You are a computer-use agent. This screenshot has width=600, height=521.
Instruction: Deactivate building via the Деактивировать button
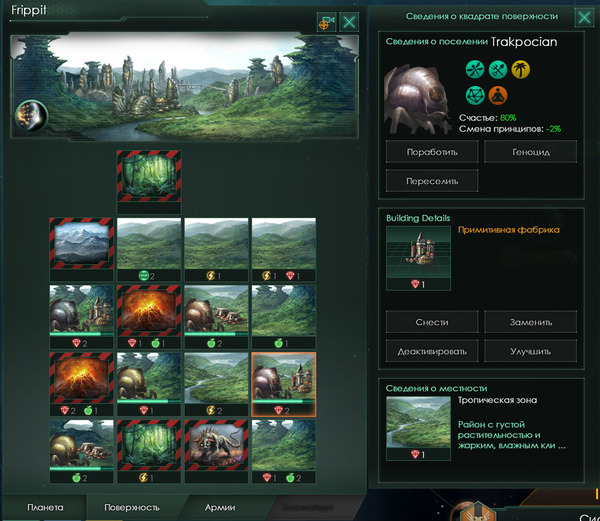pos(432,351)
